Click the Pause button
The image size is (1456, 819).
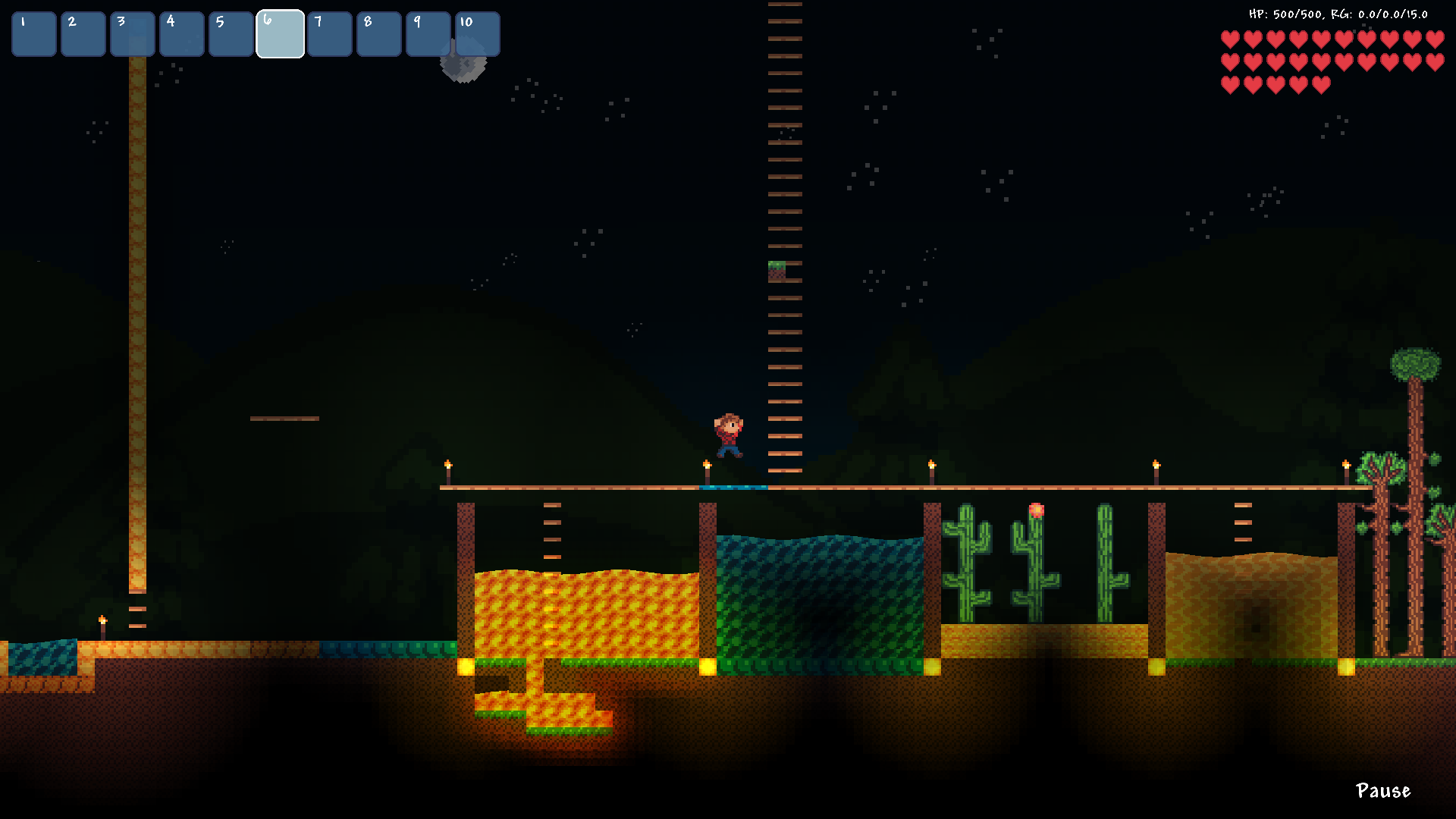1382,791
